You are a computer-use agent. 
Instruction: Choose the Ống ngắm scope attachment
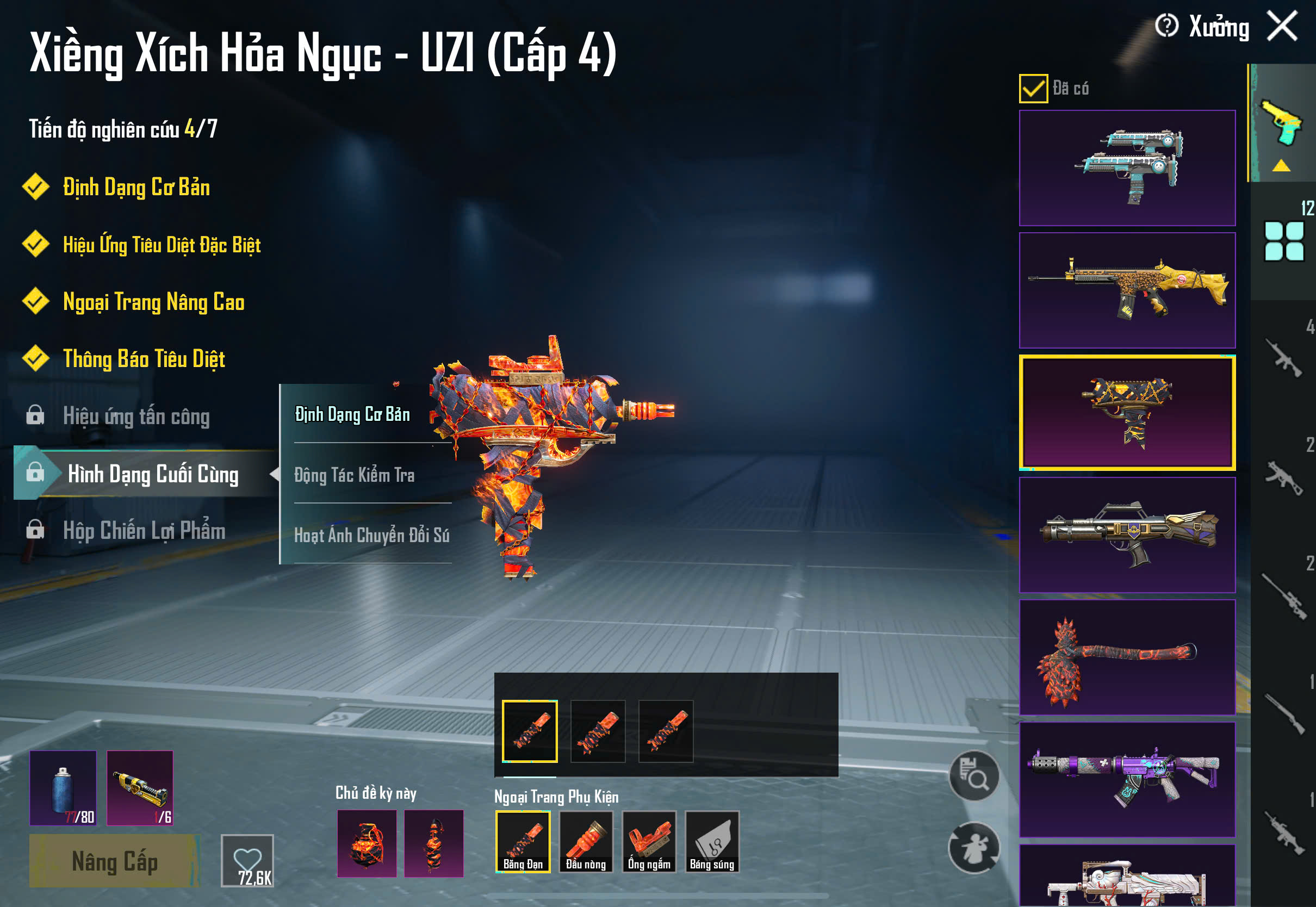[649, 842]
